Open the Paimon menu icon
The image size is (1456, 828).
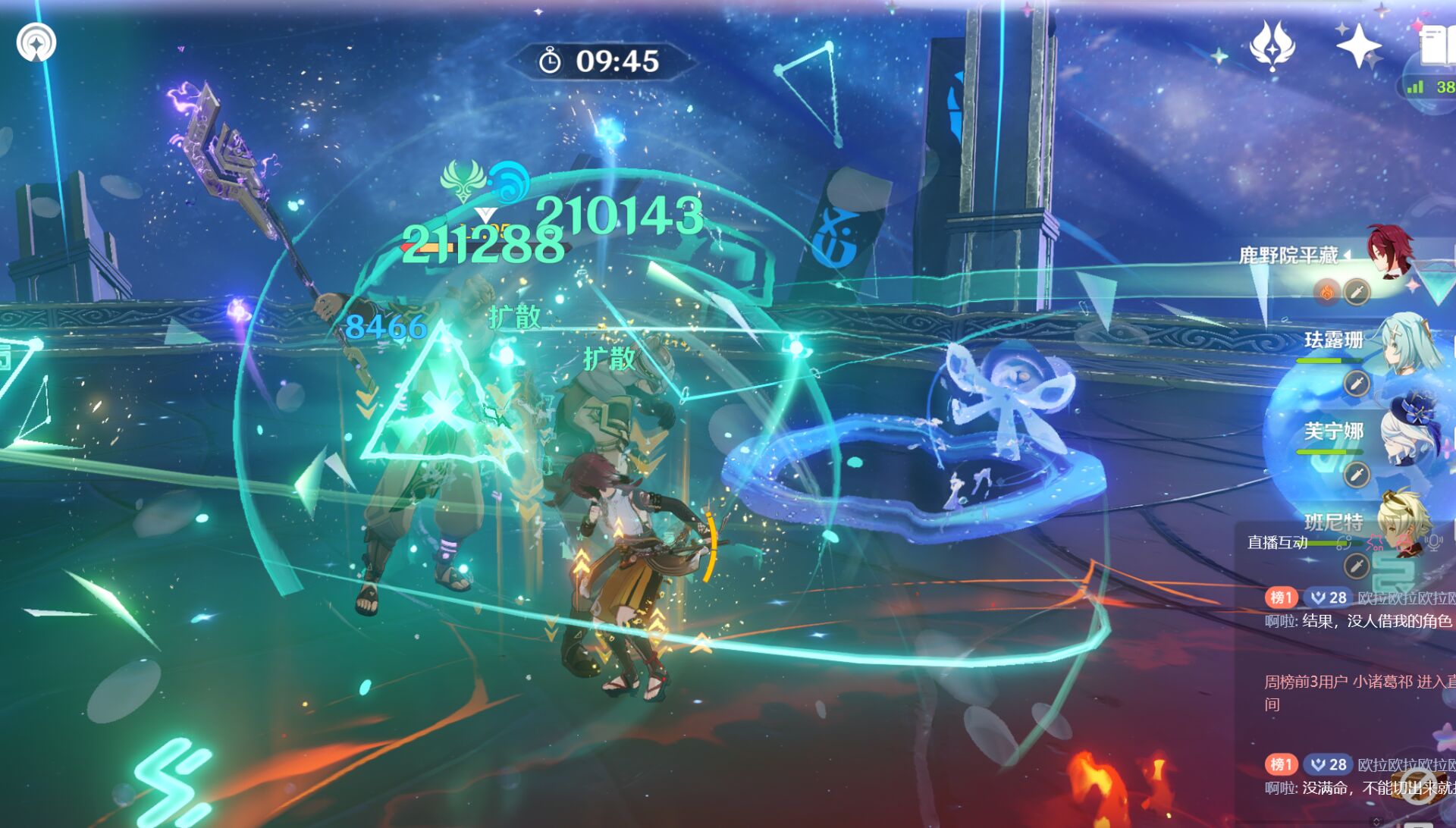click(36, 42)
